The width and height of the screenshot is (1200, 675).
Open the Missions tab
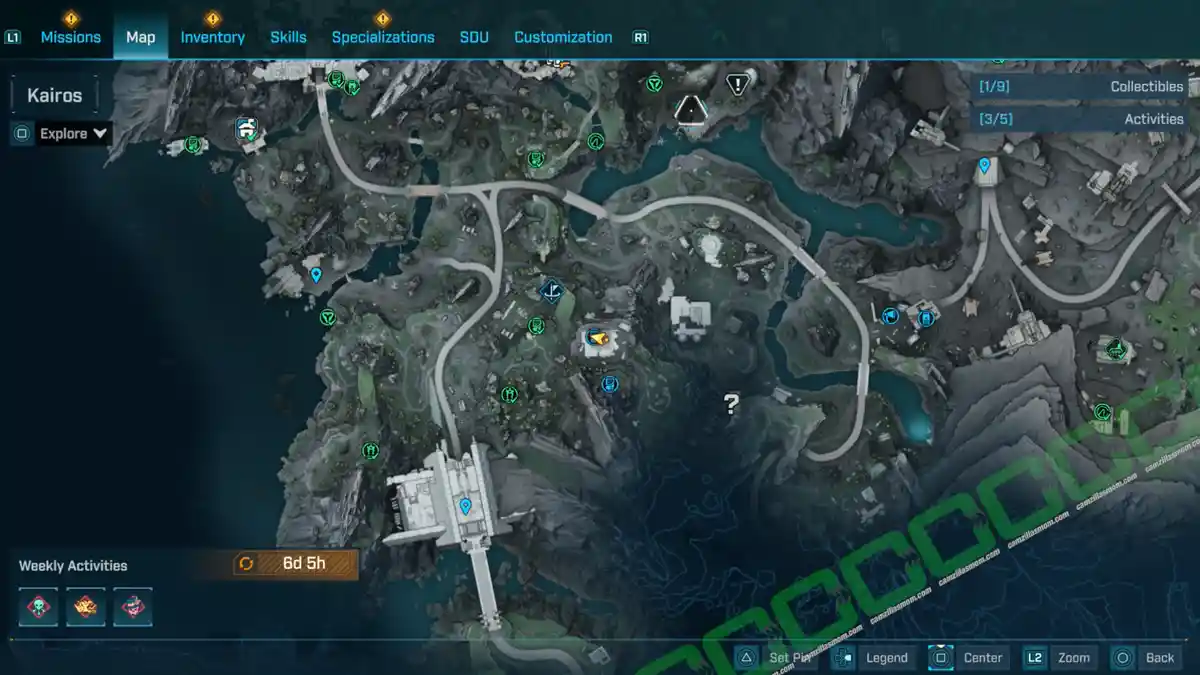pyautogui.click(x=70, y=37)
